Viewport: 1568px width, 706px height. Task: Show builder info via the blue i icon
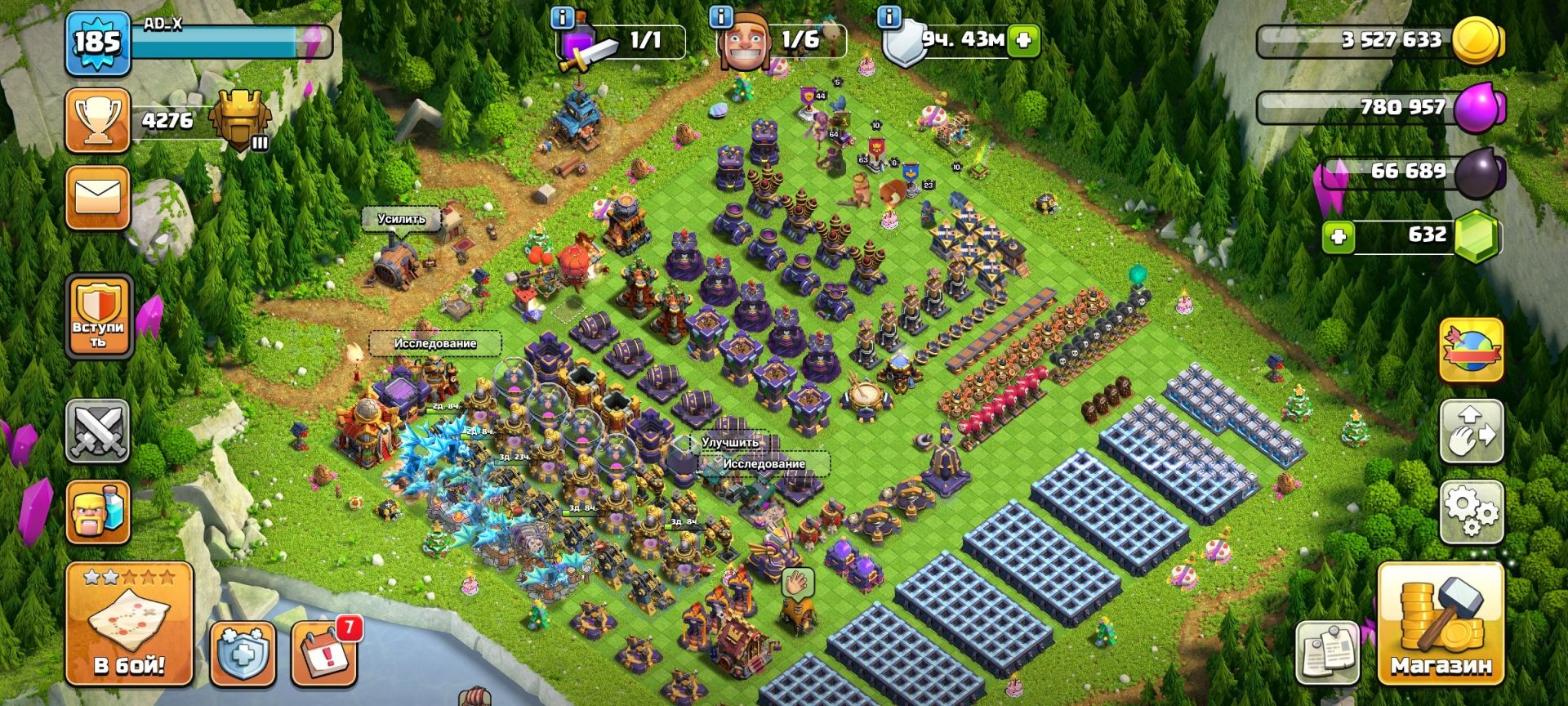tap(720, 17)
